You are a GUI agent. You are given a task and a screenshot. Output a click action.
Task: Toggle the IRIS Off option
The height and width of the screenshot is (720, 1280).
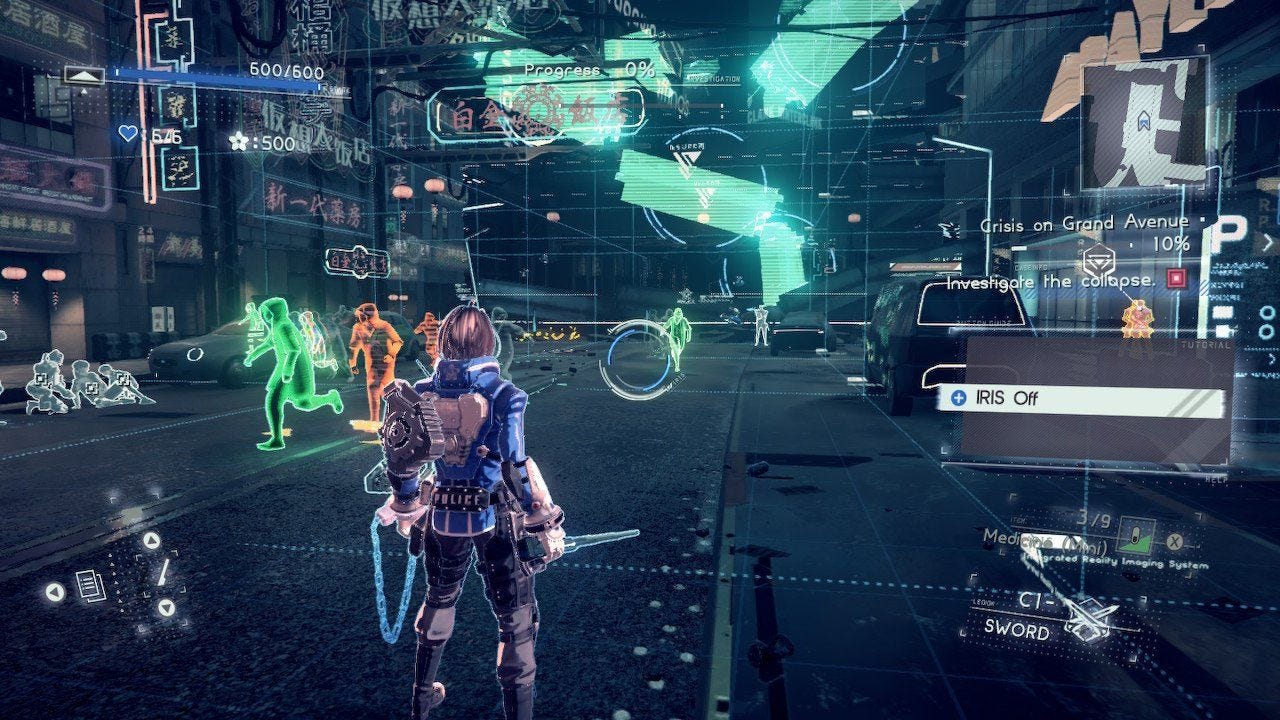[x=1080, y=399]
